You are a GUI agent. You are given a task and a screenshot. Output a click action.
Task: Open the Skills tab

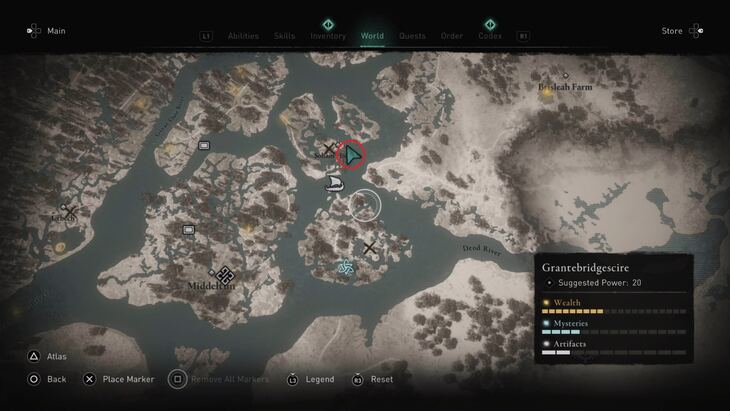[x=284, y=36]
